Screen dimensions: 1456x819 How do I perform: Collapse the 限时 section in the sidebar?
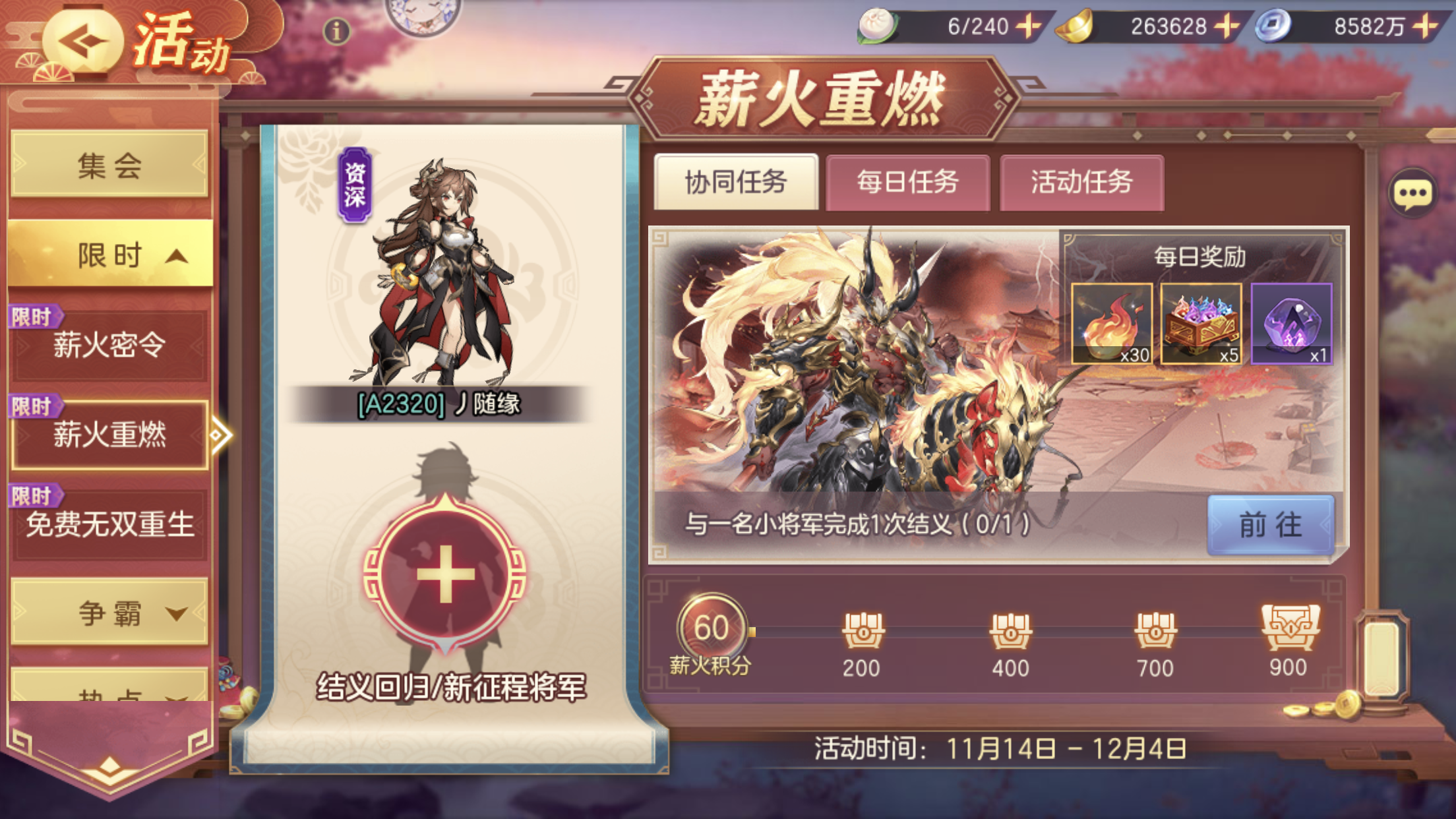(109, 255)
